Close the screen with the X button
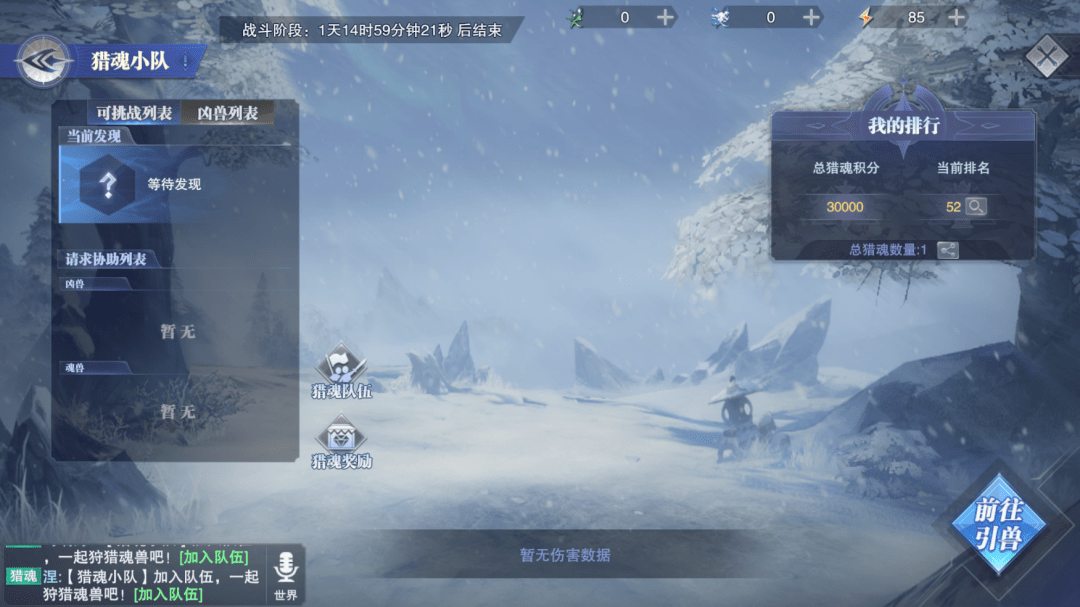1080x607 pixels. click(x=1046, y=56)
